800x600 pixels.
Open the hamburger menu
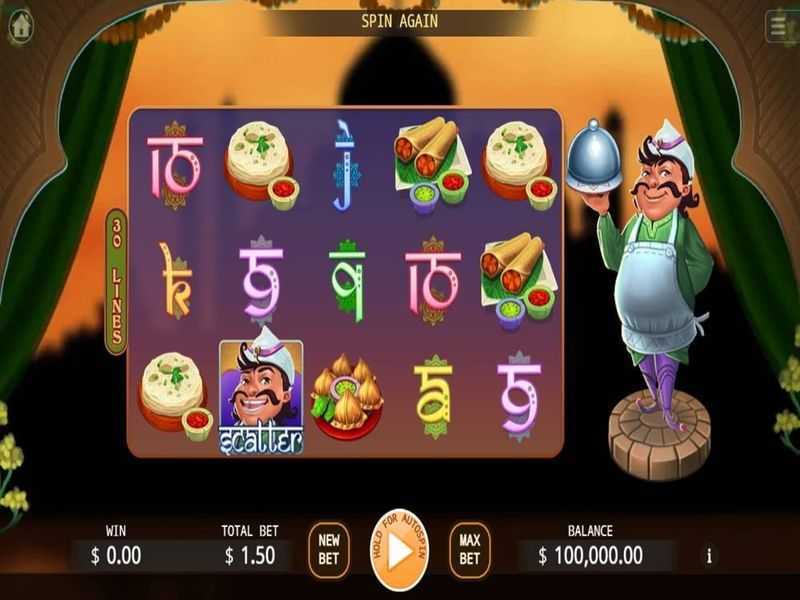click(x=781, y=27)
